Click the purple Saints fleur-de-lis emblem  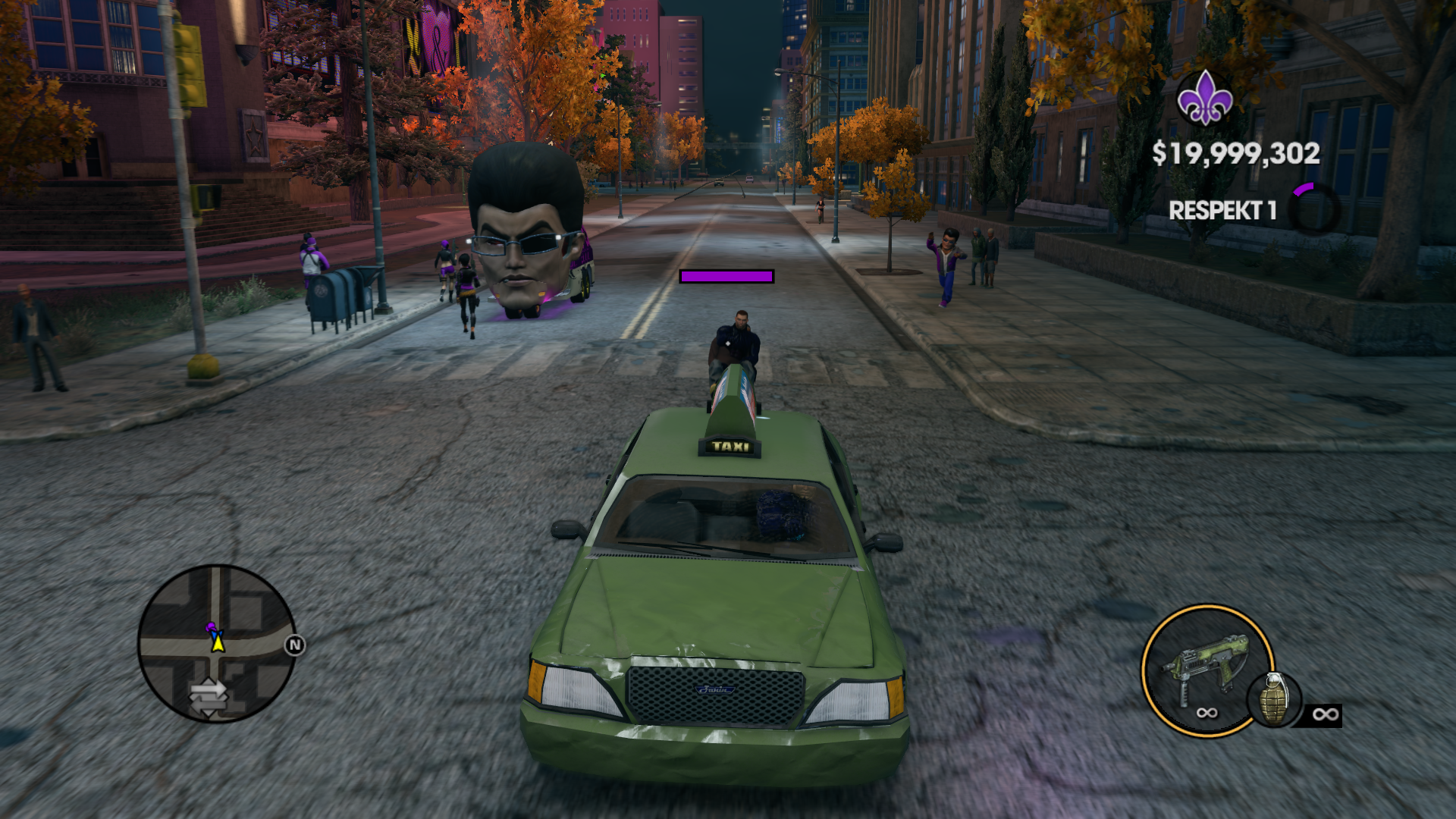(x=1204, y=98)
